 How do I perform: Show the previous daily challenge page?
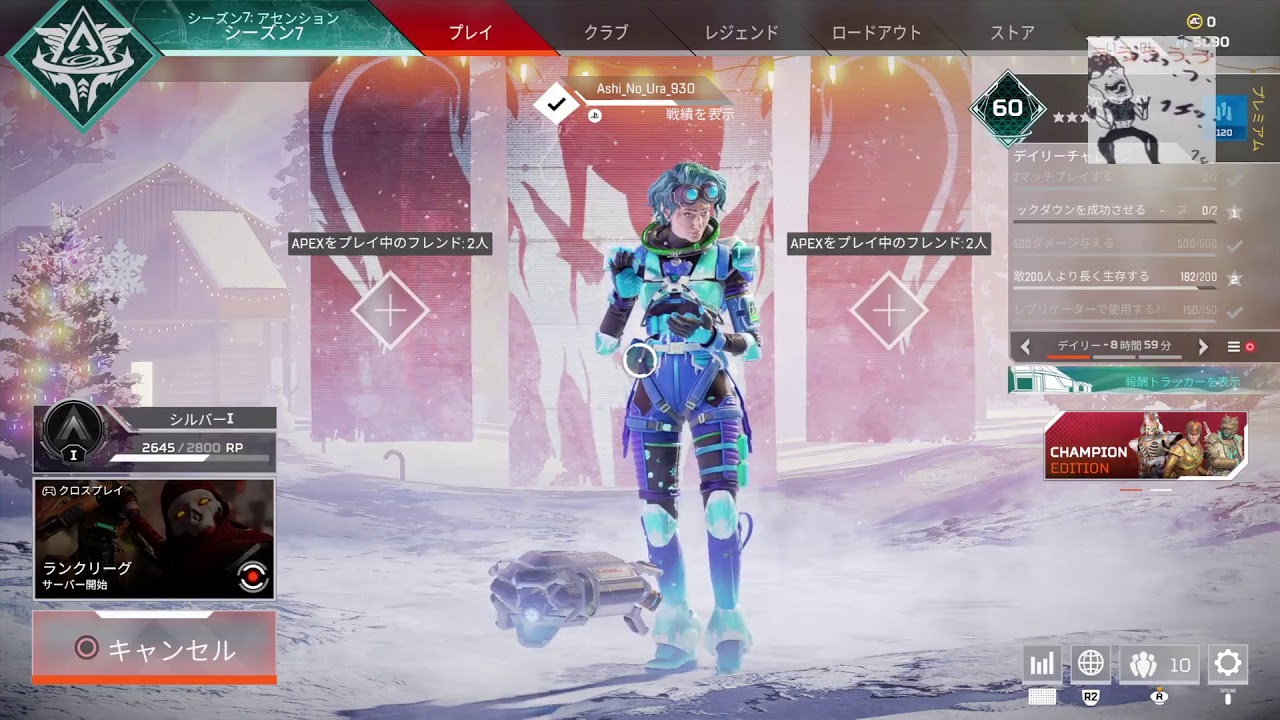click(x=1025, y=347)
